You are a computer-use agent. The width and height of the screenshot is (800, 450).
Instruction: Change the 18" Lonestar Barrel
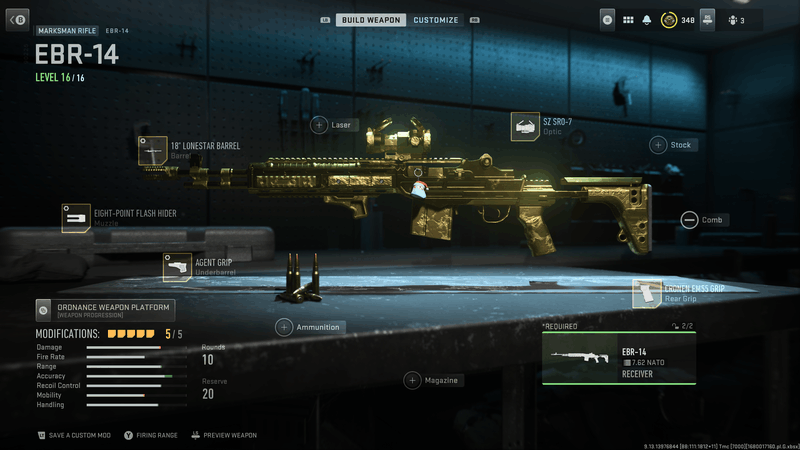click(x=153, y=150)
